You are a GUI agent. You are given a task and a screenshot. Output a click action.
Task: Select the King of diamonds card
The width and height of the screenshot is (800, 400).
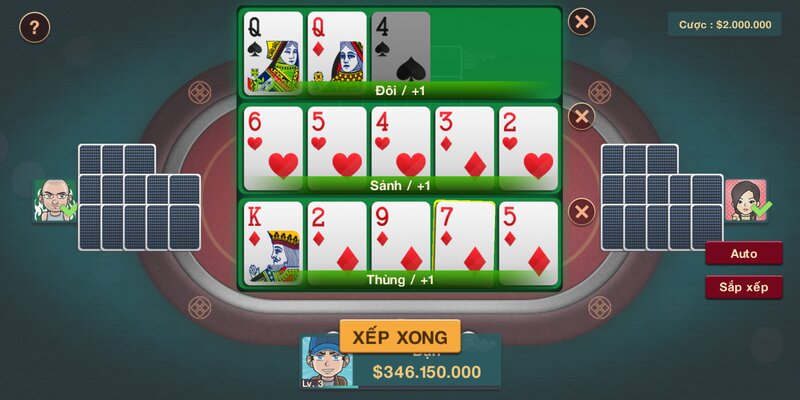[x=273, y=240]
